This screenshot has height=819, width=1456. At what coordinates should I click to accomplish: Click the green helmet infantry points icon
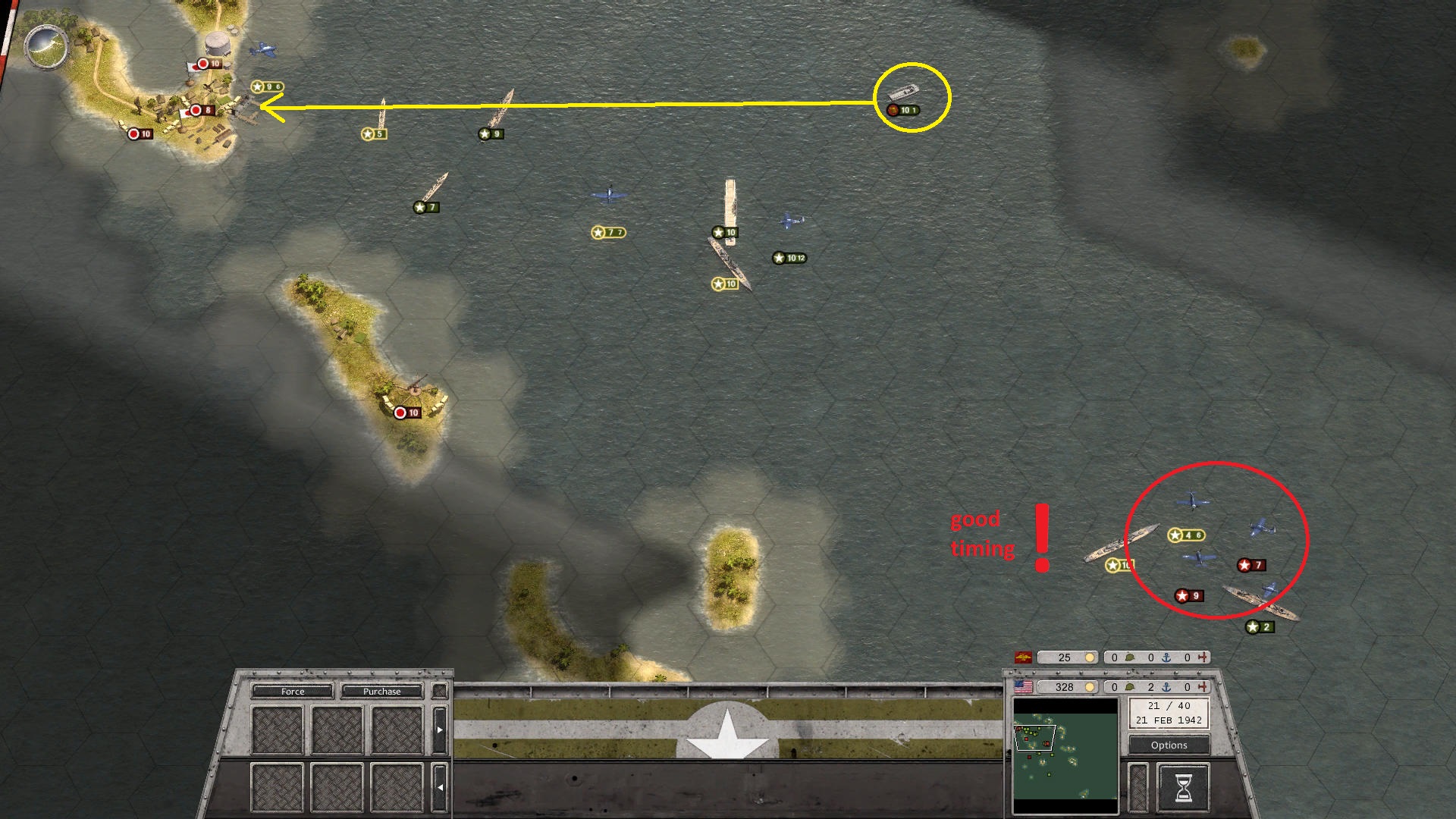(1130, 687)
